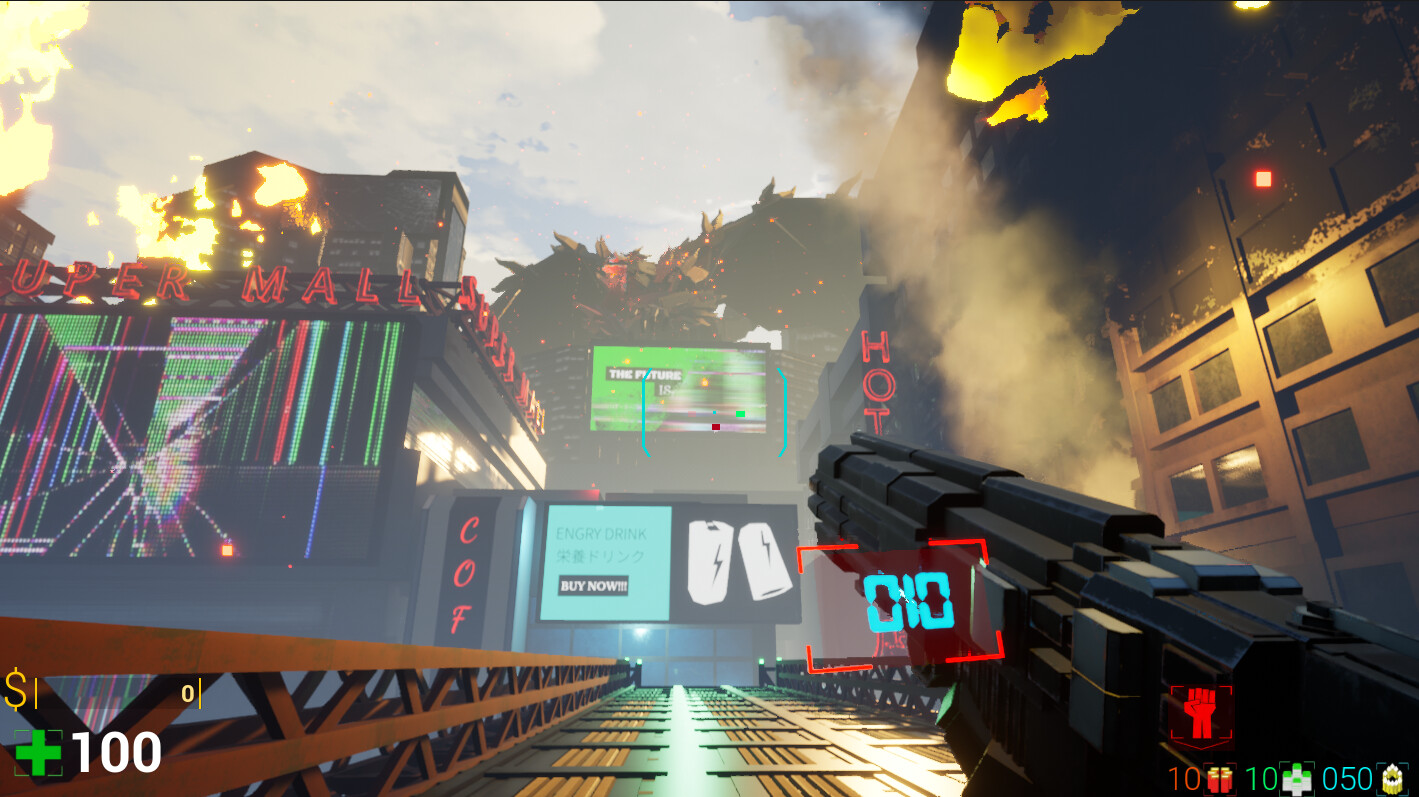Select the green medkit supply icon
Image resolution: width=1419 pixels, height=797 pixels.
(1296, 778)
